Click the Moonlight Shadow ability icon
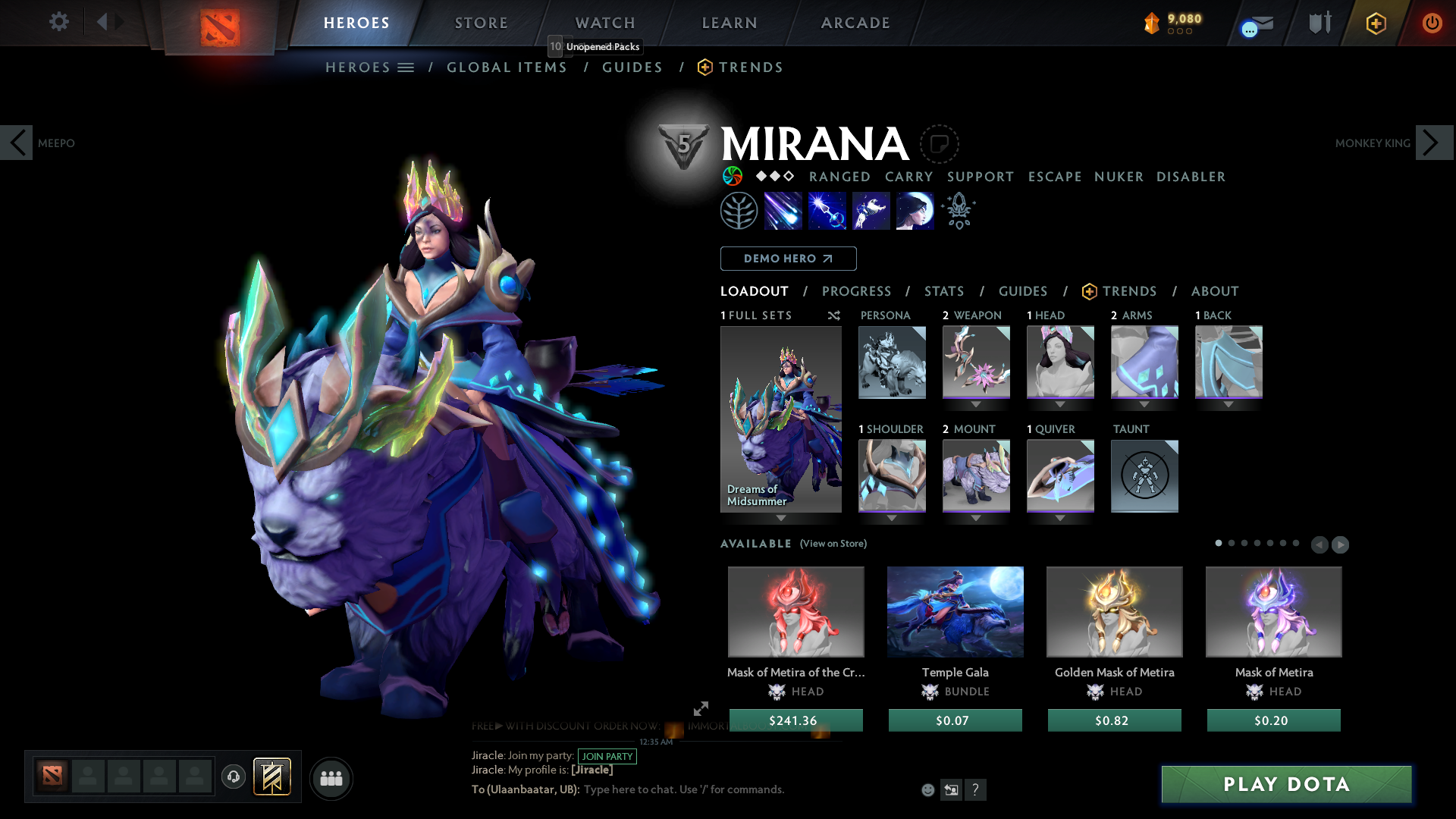 point(915,210)
